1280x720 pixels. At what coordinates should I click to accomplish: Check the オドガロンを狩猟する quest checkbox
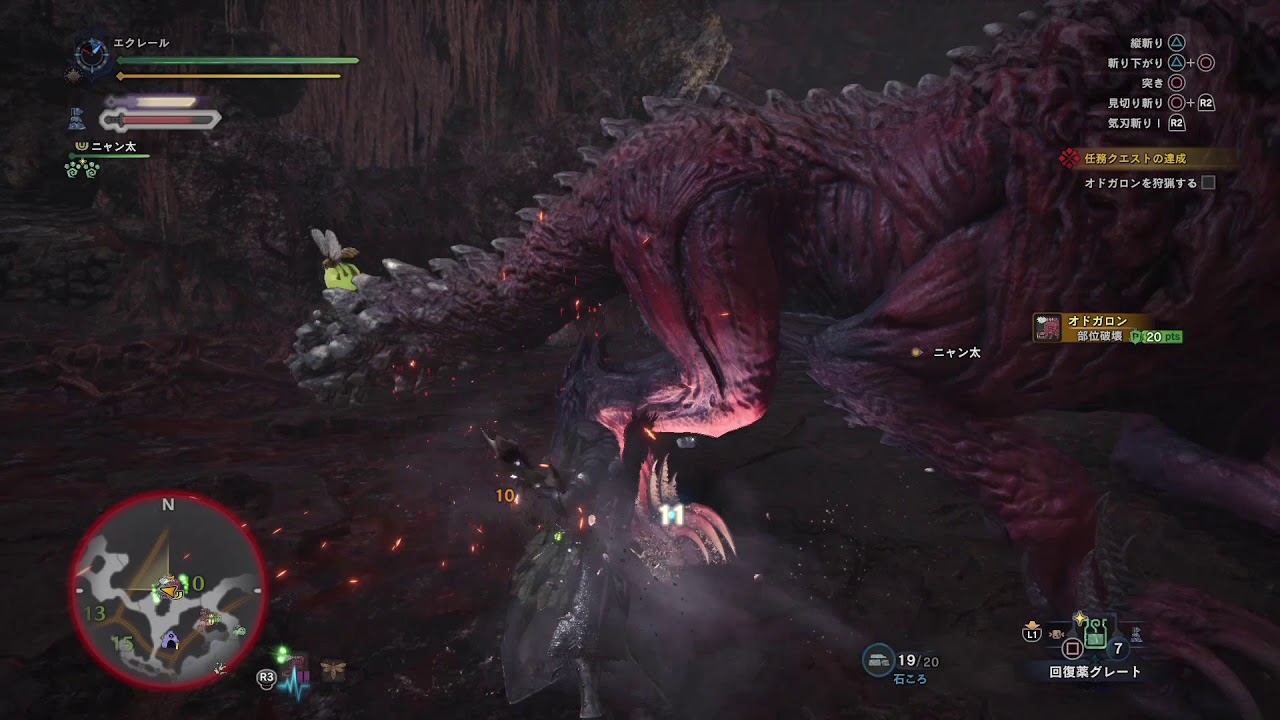[x=1207, y=183]
